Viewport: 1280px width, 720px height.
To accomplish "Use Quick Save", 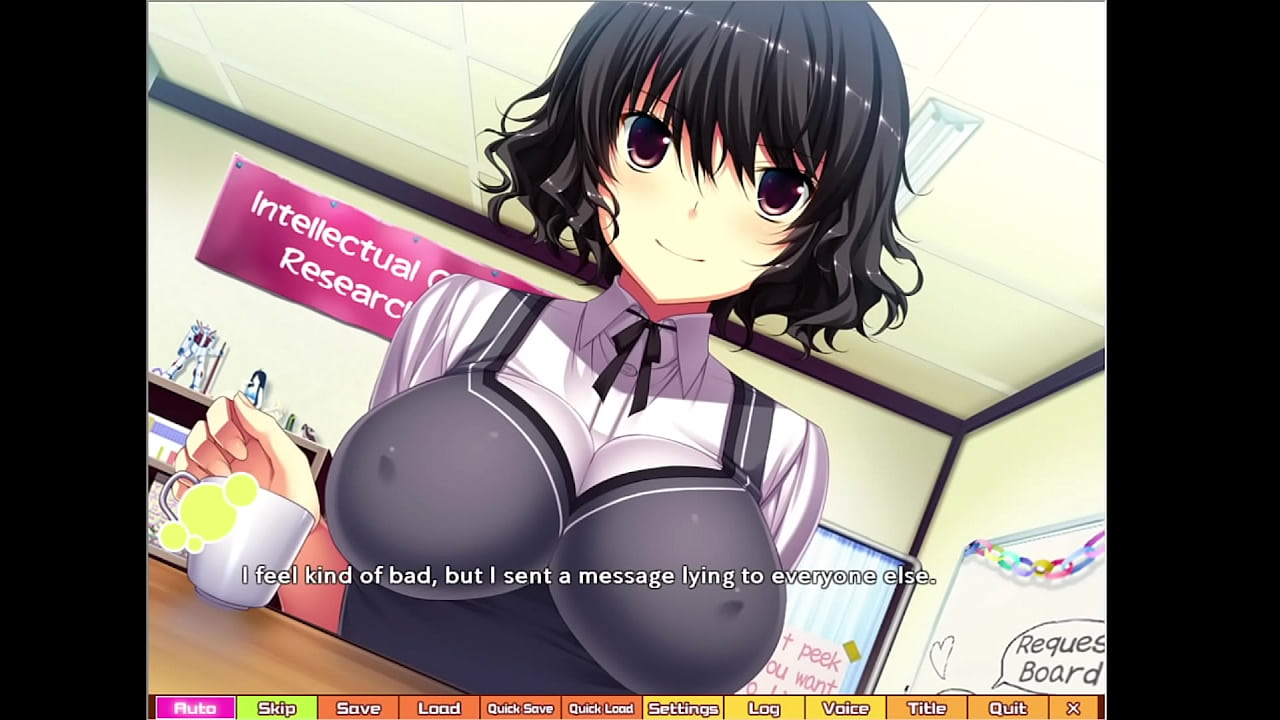I will [520, 708].
